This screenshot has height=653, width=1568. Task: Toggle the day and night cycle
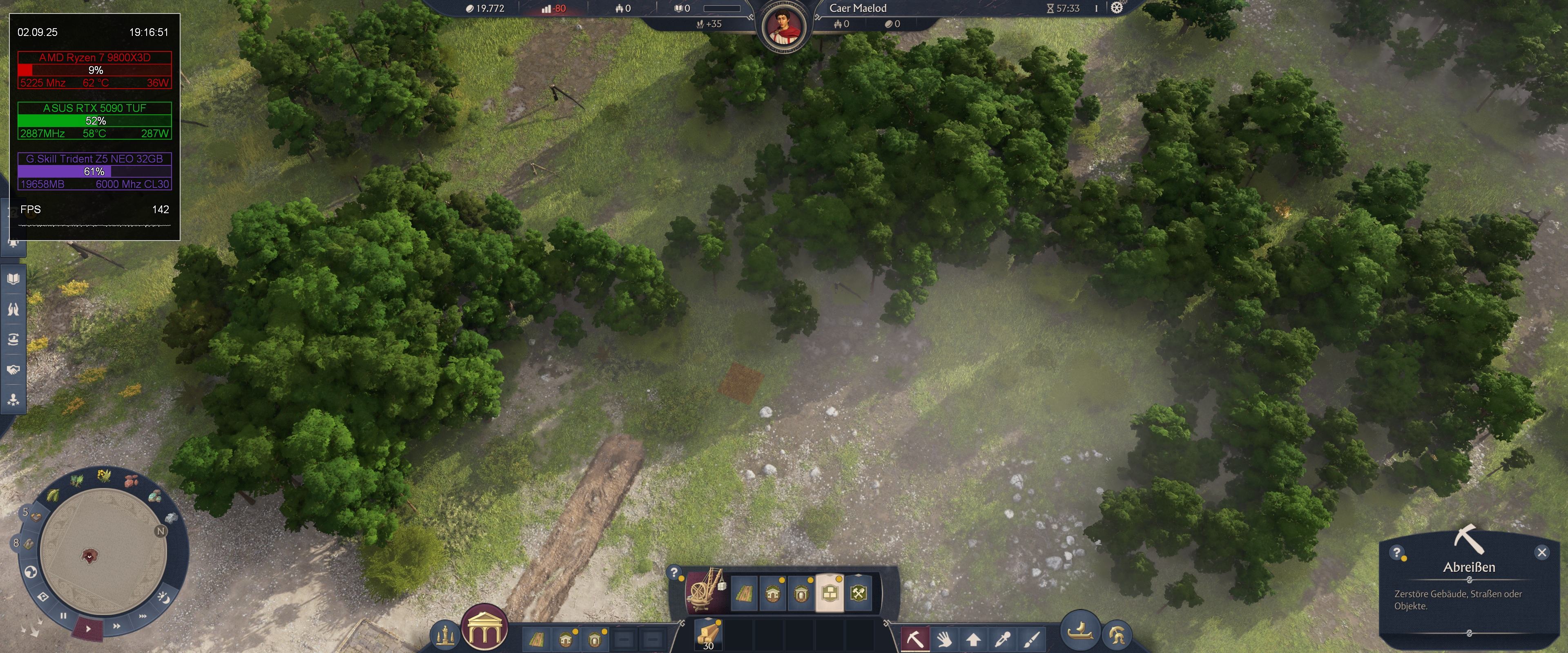click(163, 597)
